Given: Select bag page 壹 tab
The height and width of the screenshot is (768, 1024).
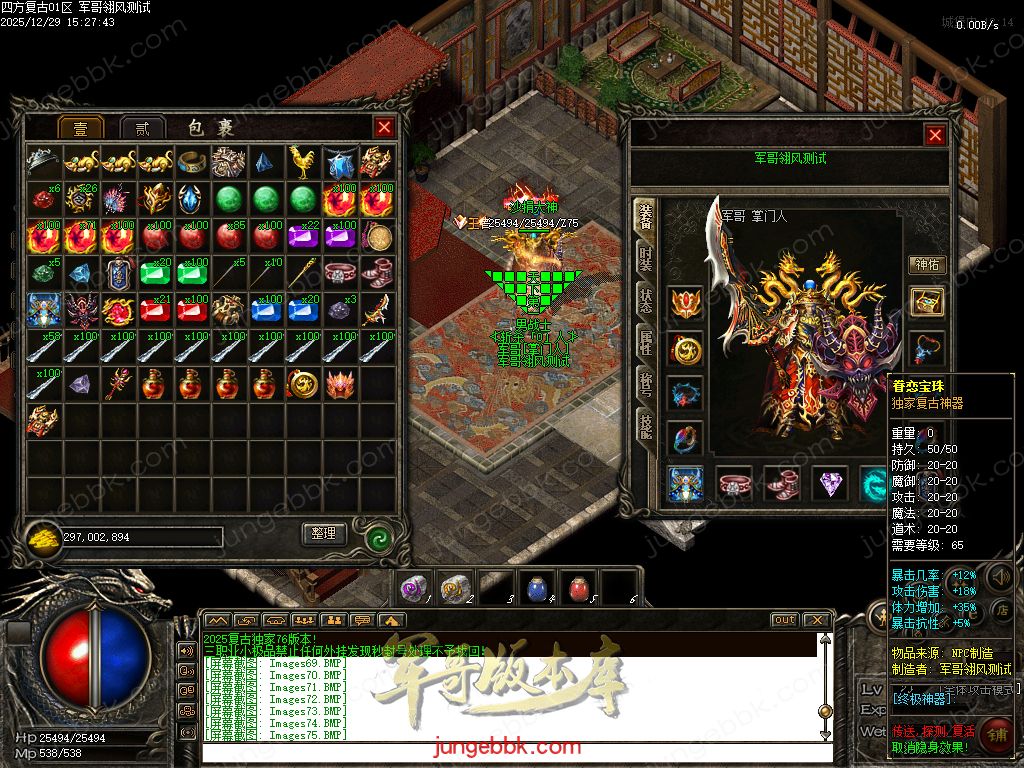Looking at the screenshot, I should pos(80,128).
